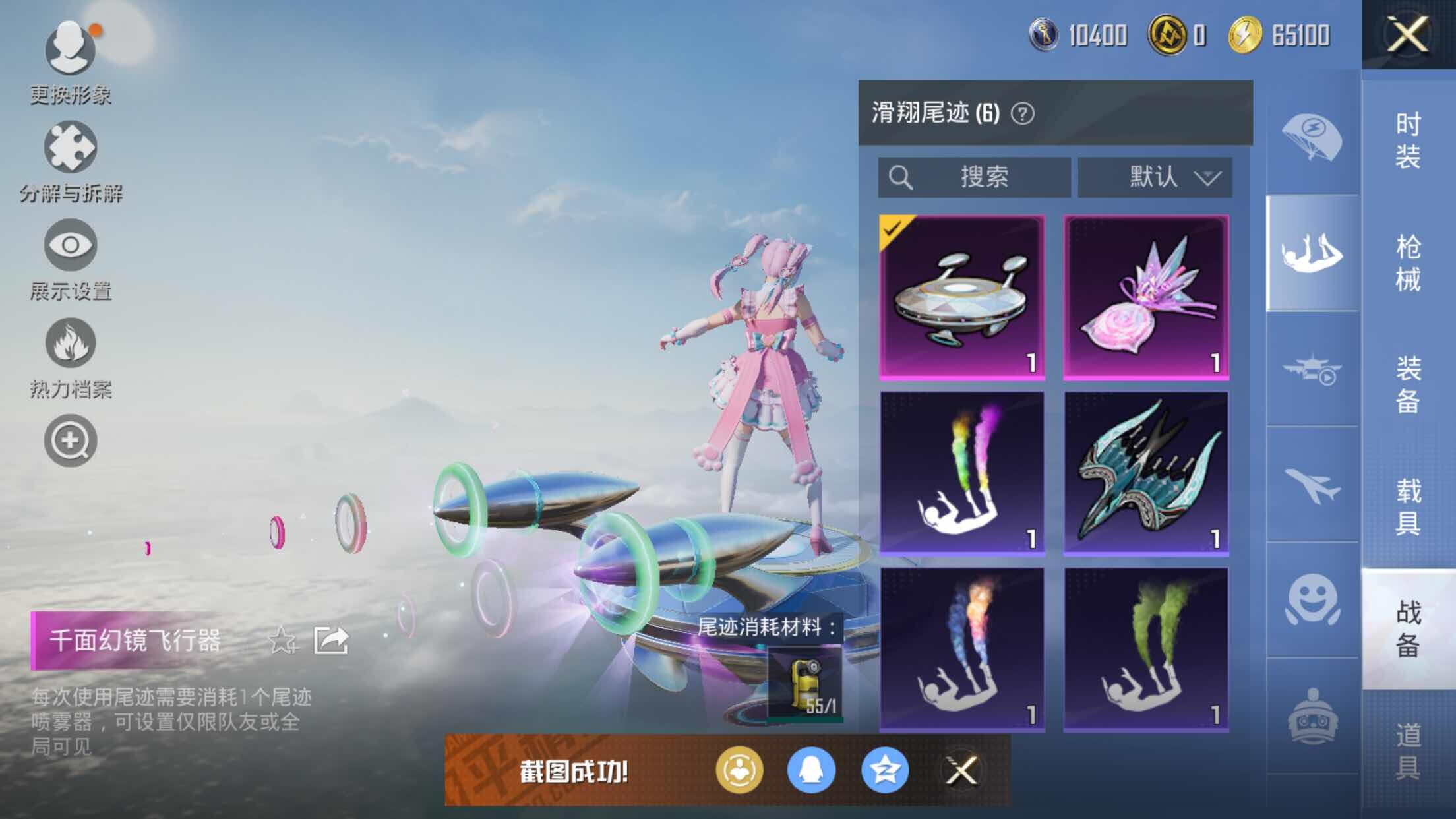Switch to the 枪械 firearms tab
The image size is (1456, 819).
1408,262
